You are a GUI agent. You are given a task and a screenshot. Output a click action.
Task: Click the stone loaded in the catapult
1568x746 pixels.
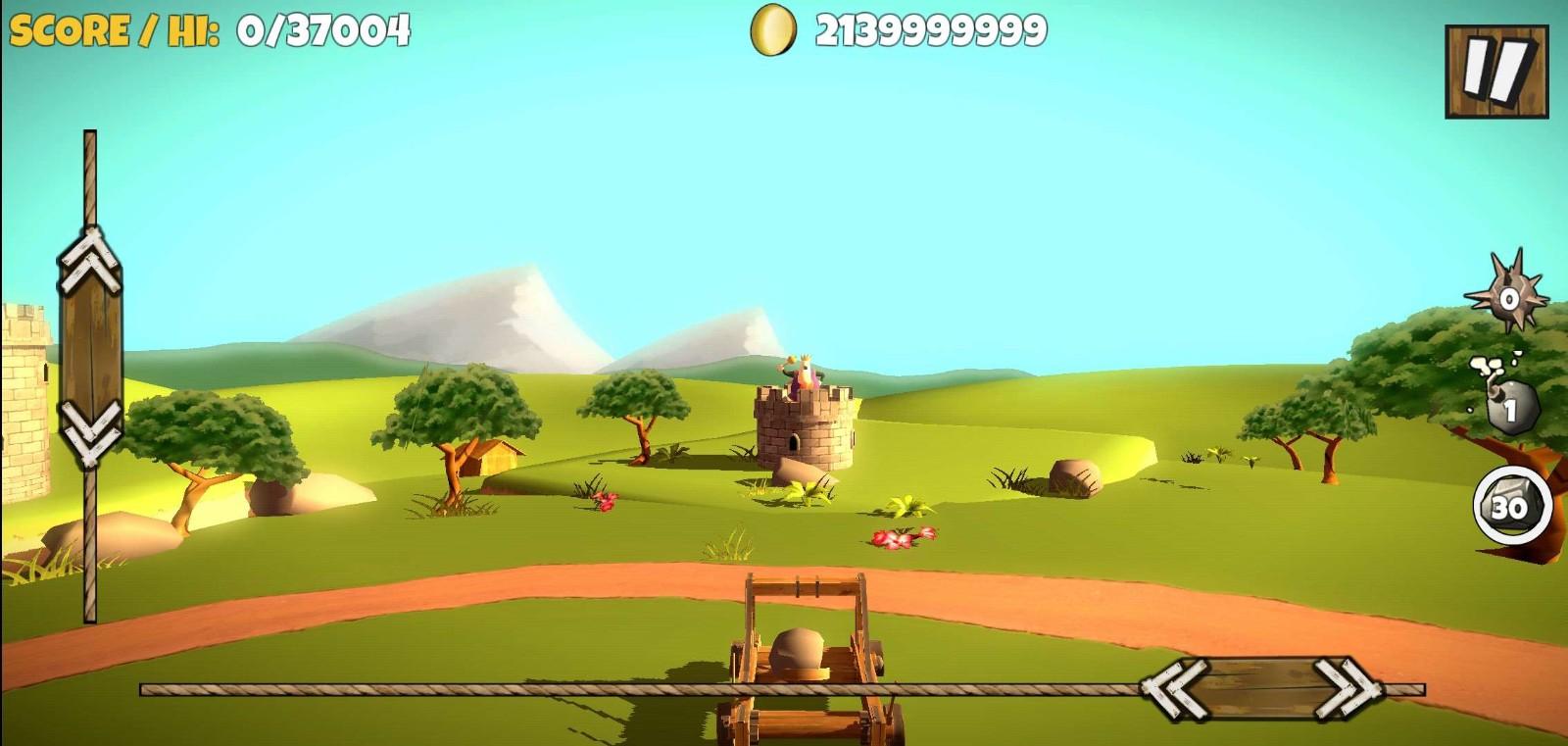click(794, 652)
